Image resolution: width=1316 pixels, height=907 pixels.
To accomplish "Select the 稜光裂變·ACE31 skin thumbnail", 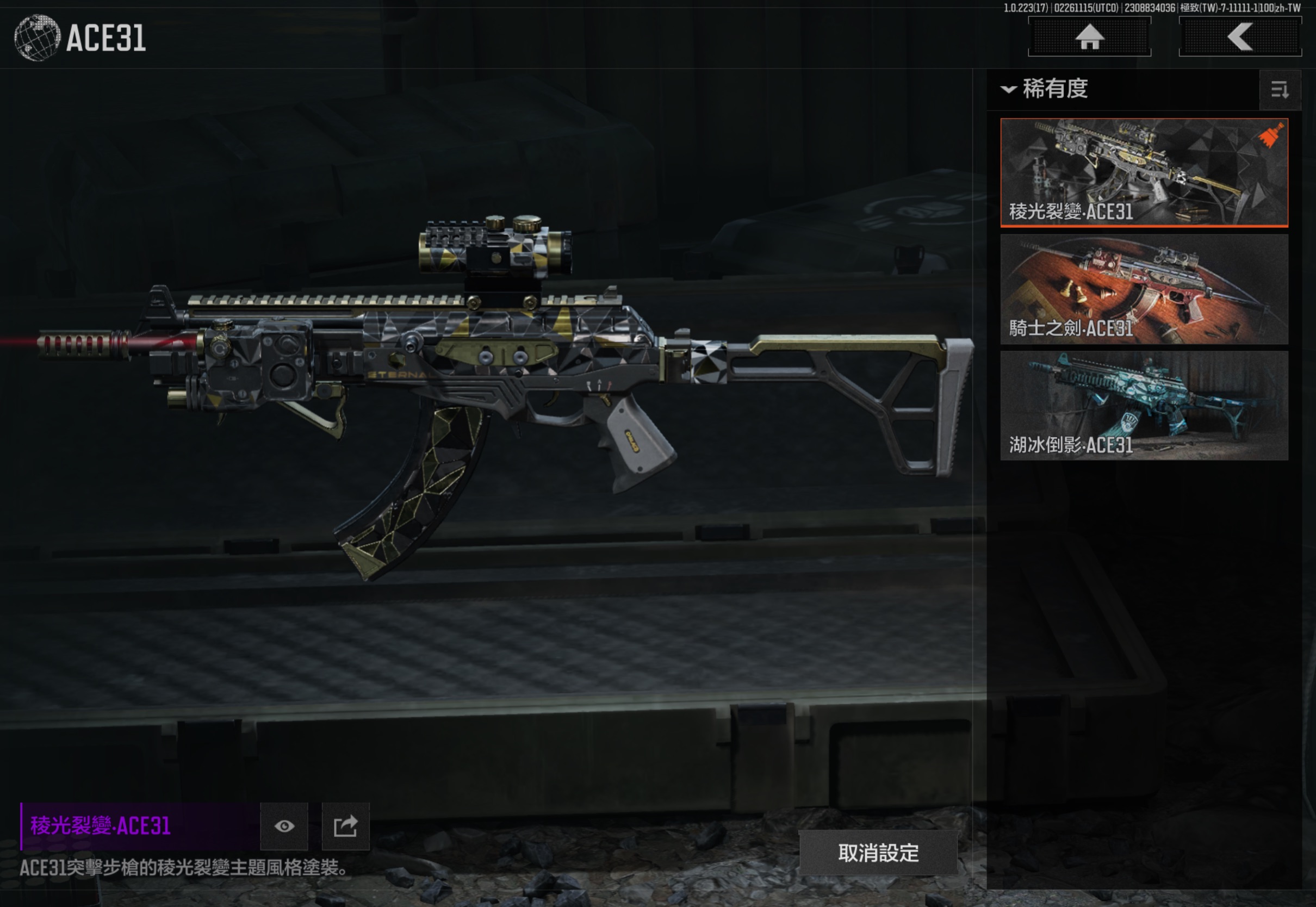I will pos(1144,172).
